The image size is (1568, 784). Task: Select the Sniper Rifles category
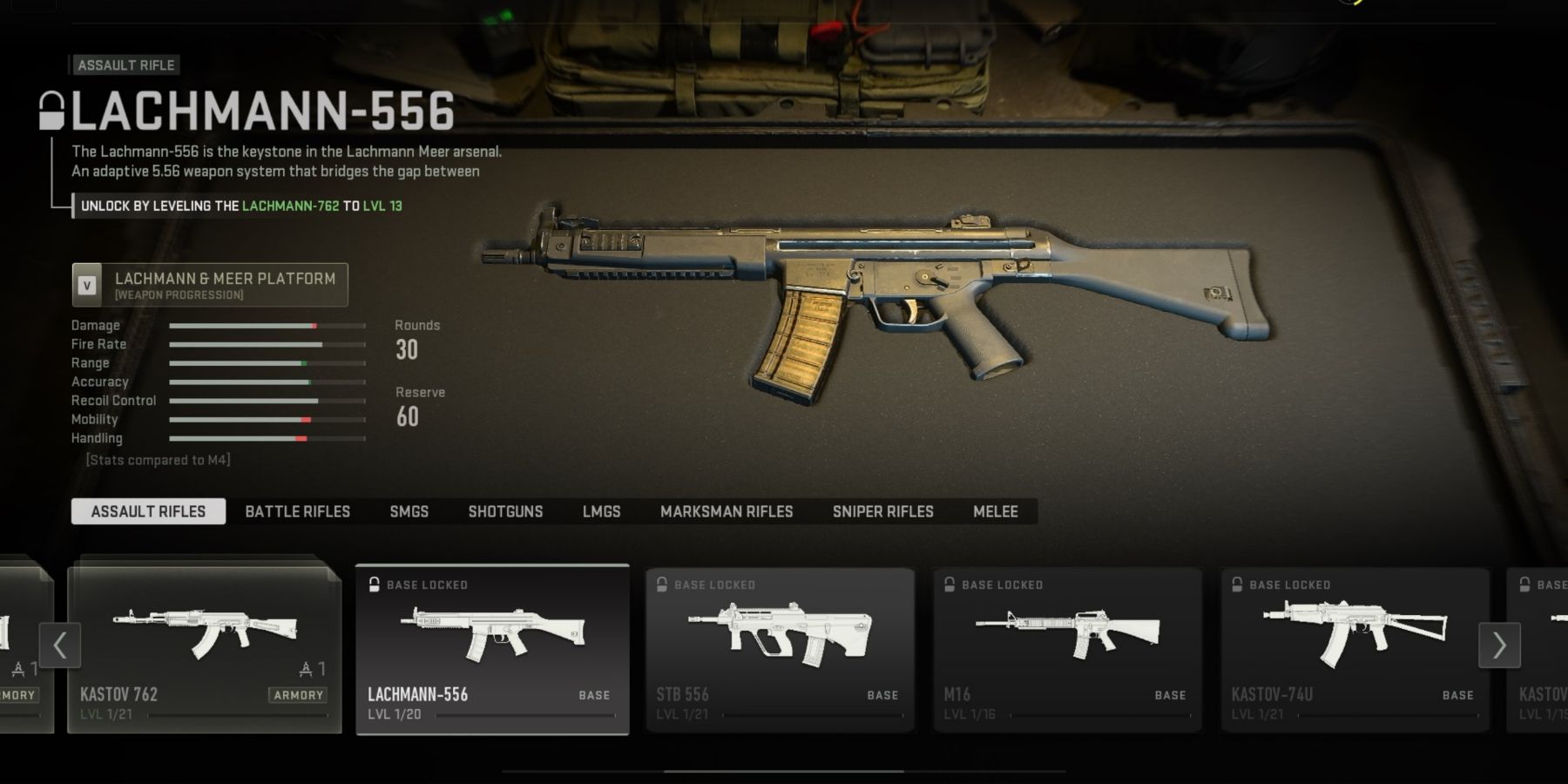pyautogui.click(x=884, y=511)
